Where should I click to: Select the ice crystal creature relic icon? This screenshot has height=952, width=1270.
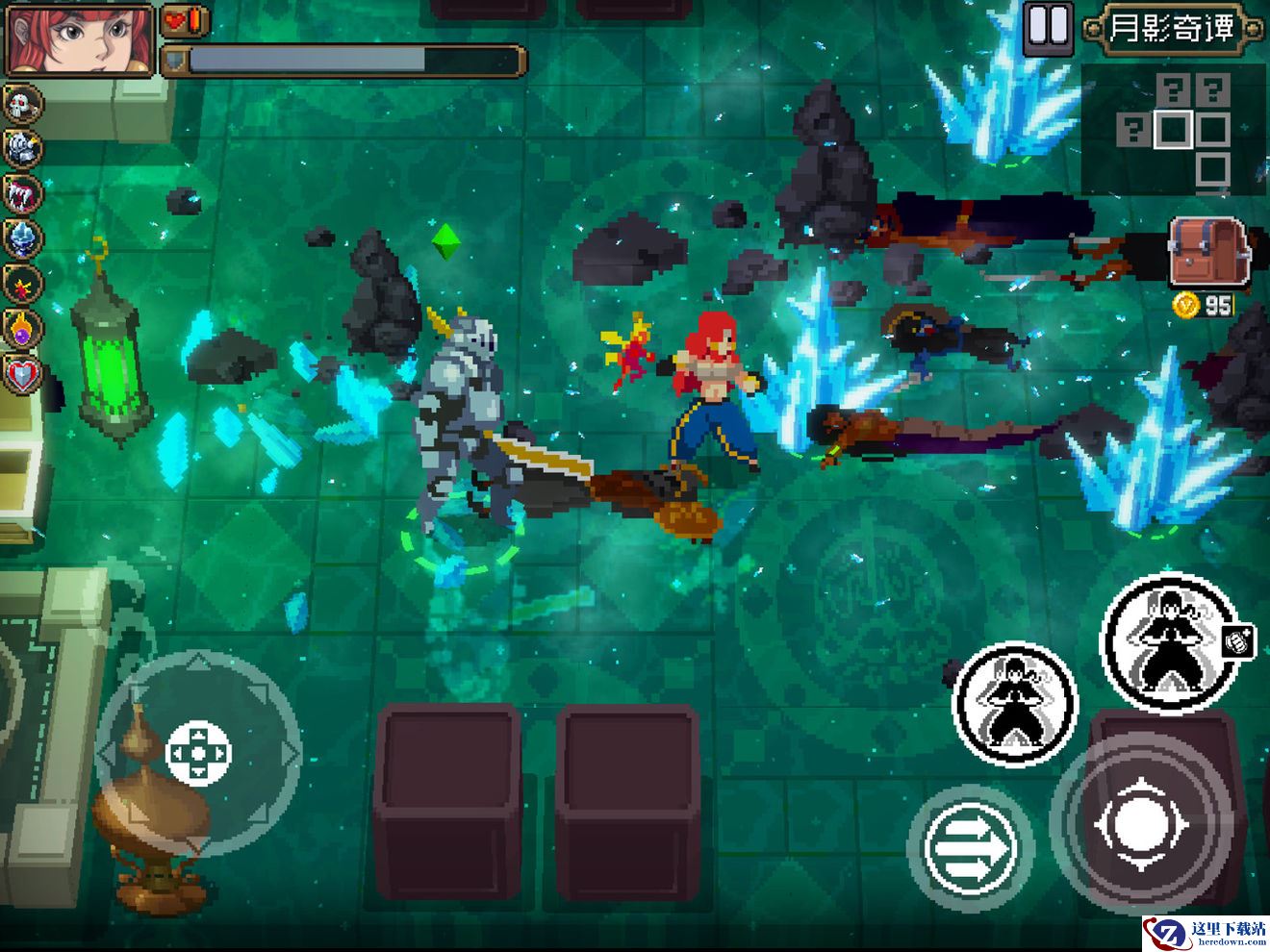click(x=23, y=238)
